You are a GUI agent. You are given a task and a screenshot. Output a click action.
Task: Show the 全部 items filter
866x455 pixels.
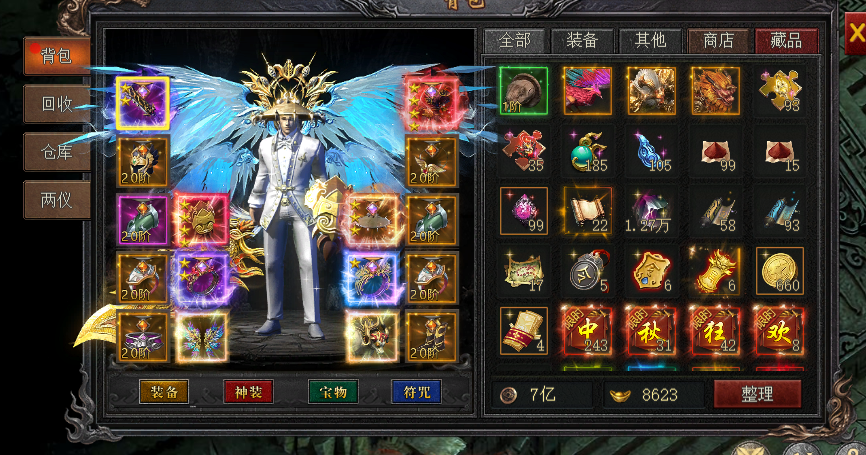[x=514, y=41]
